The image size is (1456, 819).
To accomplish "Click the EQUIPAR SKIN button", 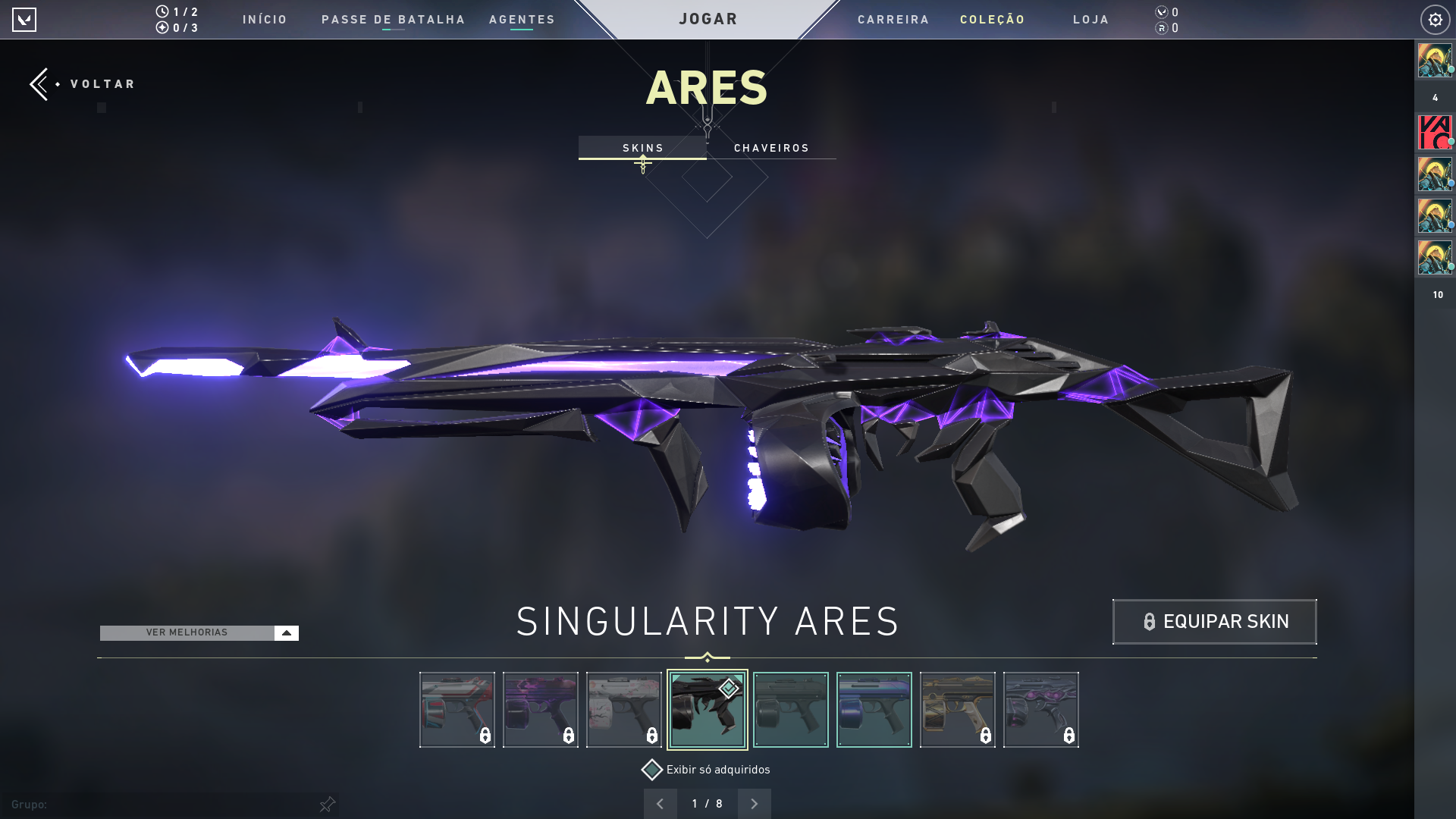I will tap(1214, 621).
